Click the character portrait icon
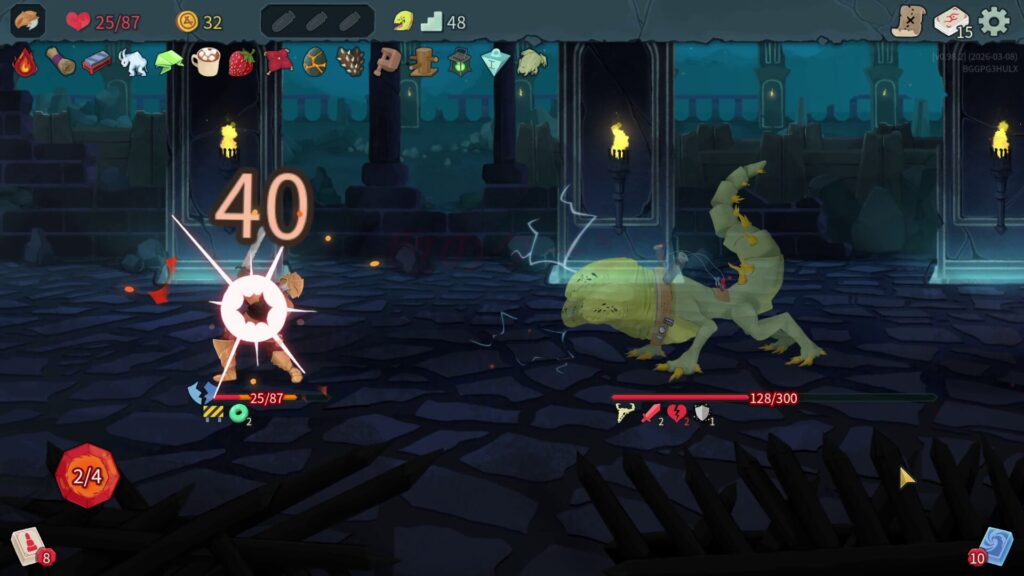The image size is (1024, 576). tap(27, 21)
